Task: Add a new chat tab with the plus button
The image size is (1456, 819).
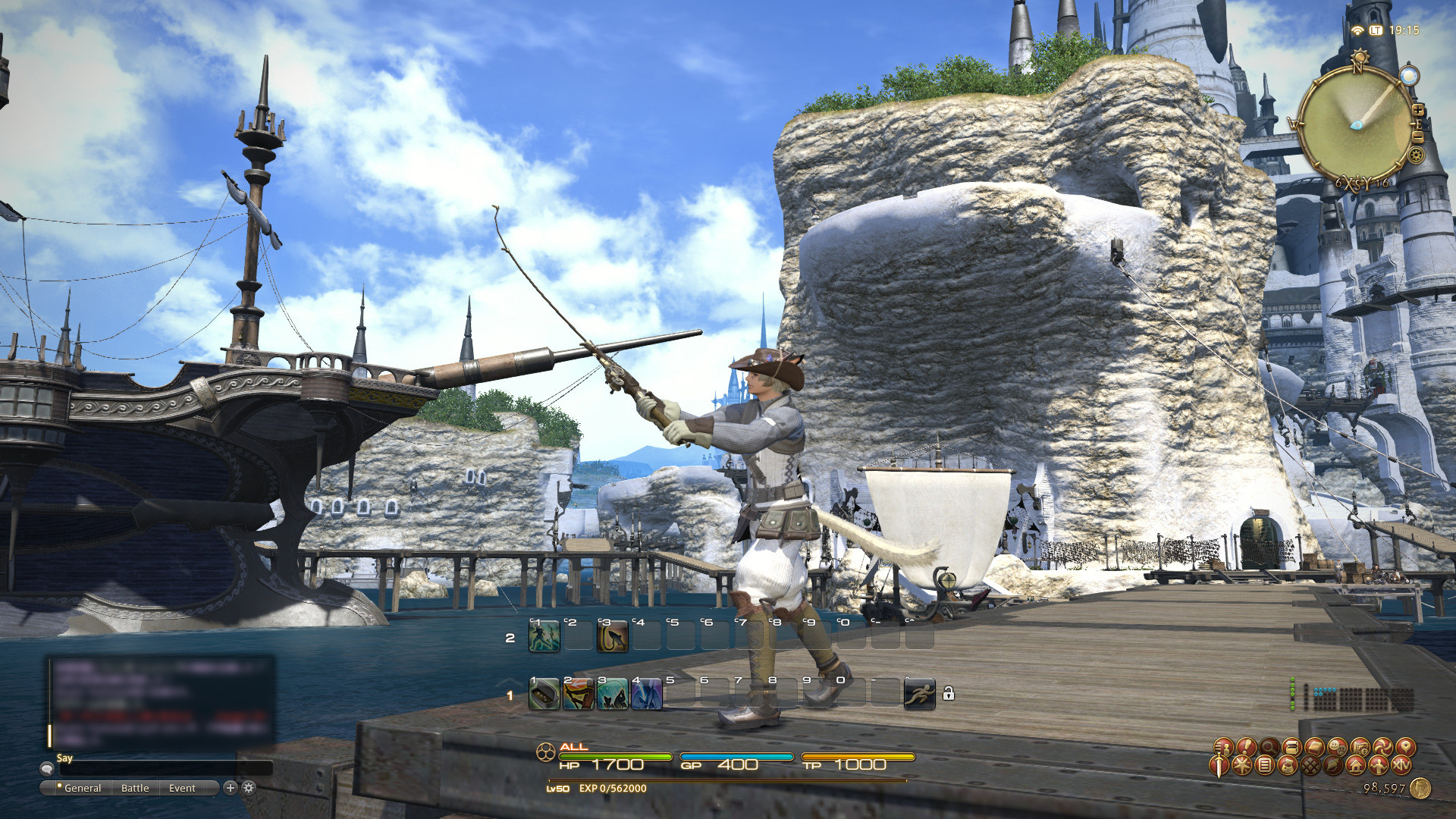Action: click(x=231, y=788)
